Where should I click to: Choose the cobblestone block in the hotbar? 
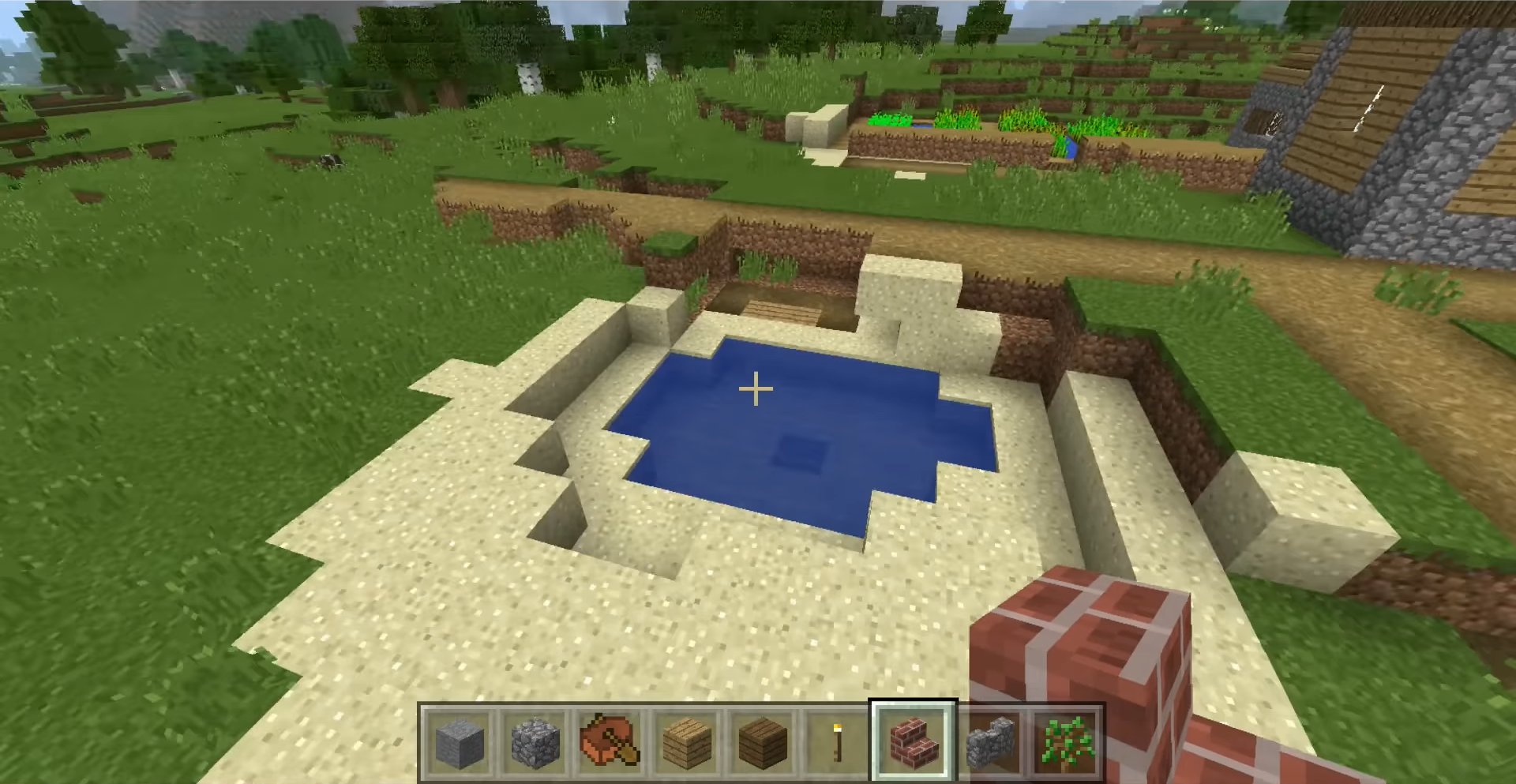point(535,743)
